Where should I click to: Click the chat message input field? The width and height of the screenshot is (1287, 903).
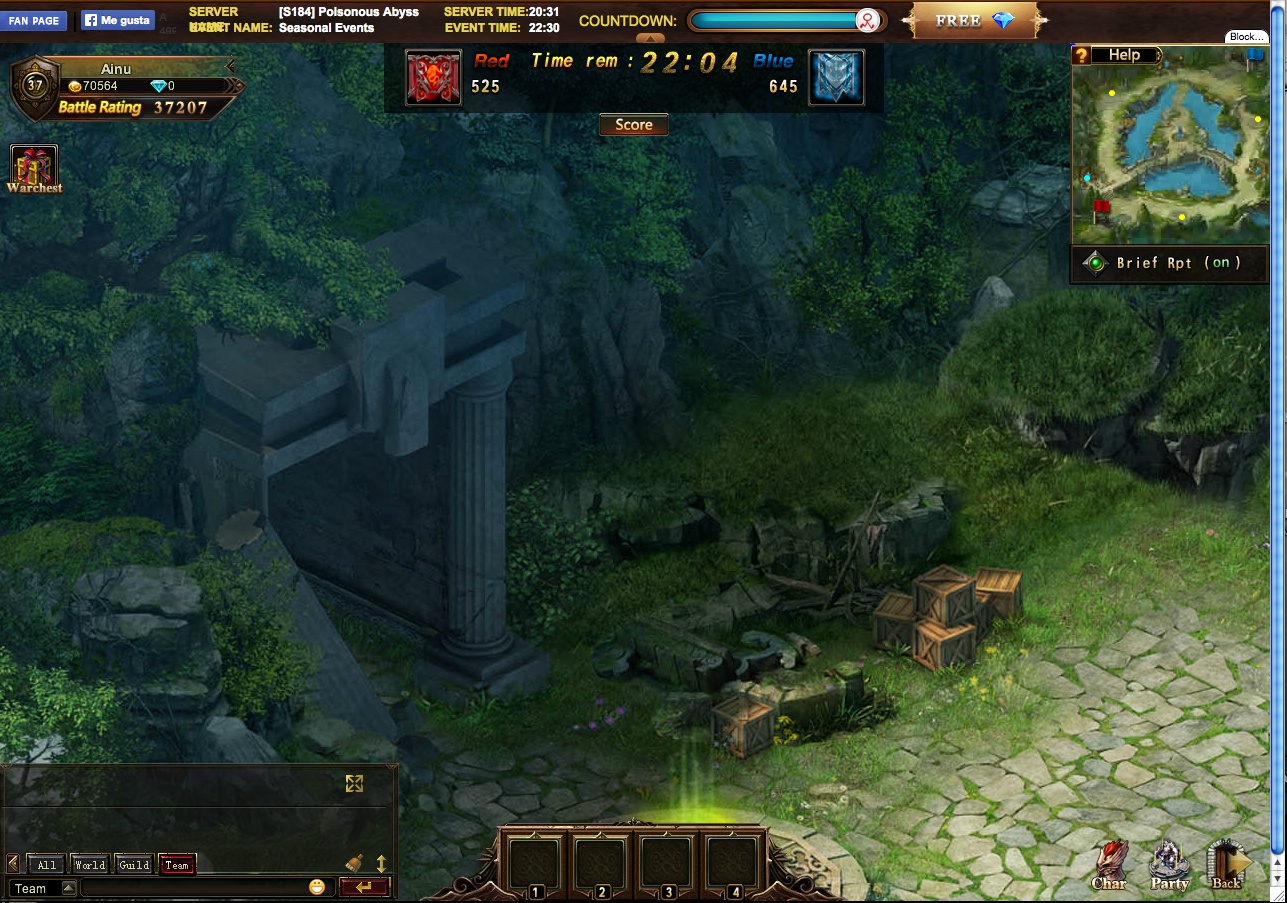pos(195,888)
